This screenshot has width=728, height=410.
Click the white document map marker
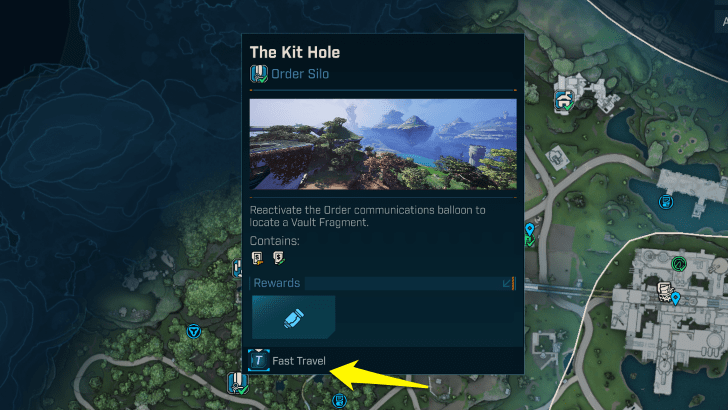[663, 290]
